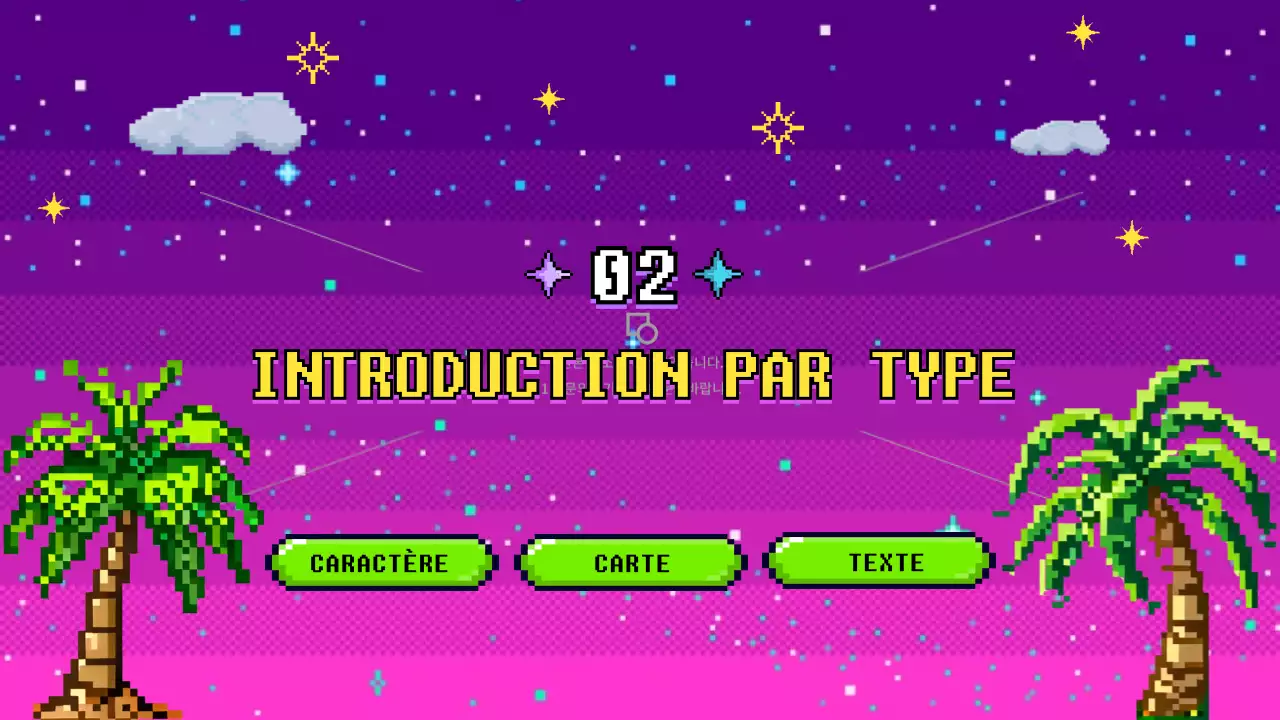This screenshot has width=1280, height=720.
Task: Select the yellow sun burst icon near top left
Action: click(x=313, y=57)
